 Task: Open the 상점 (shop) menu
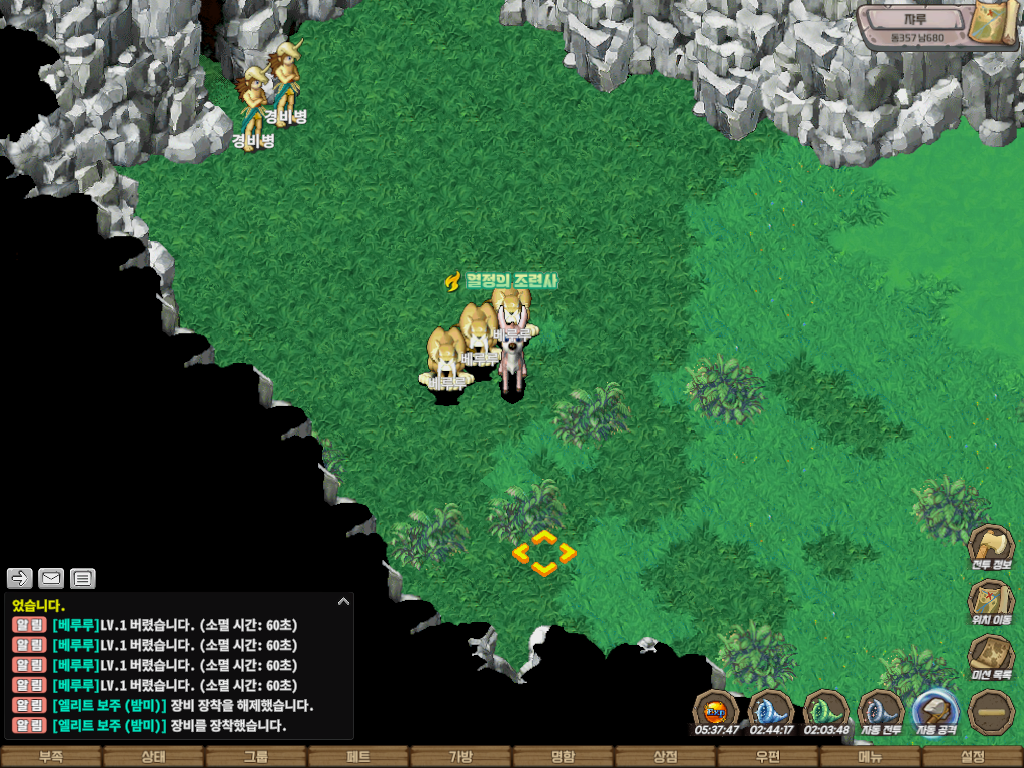[665, 757]
